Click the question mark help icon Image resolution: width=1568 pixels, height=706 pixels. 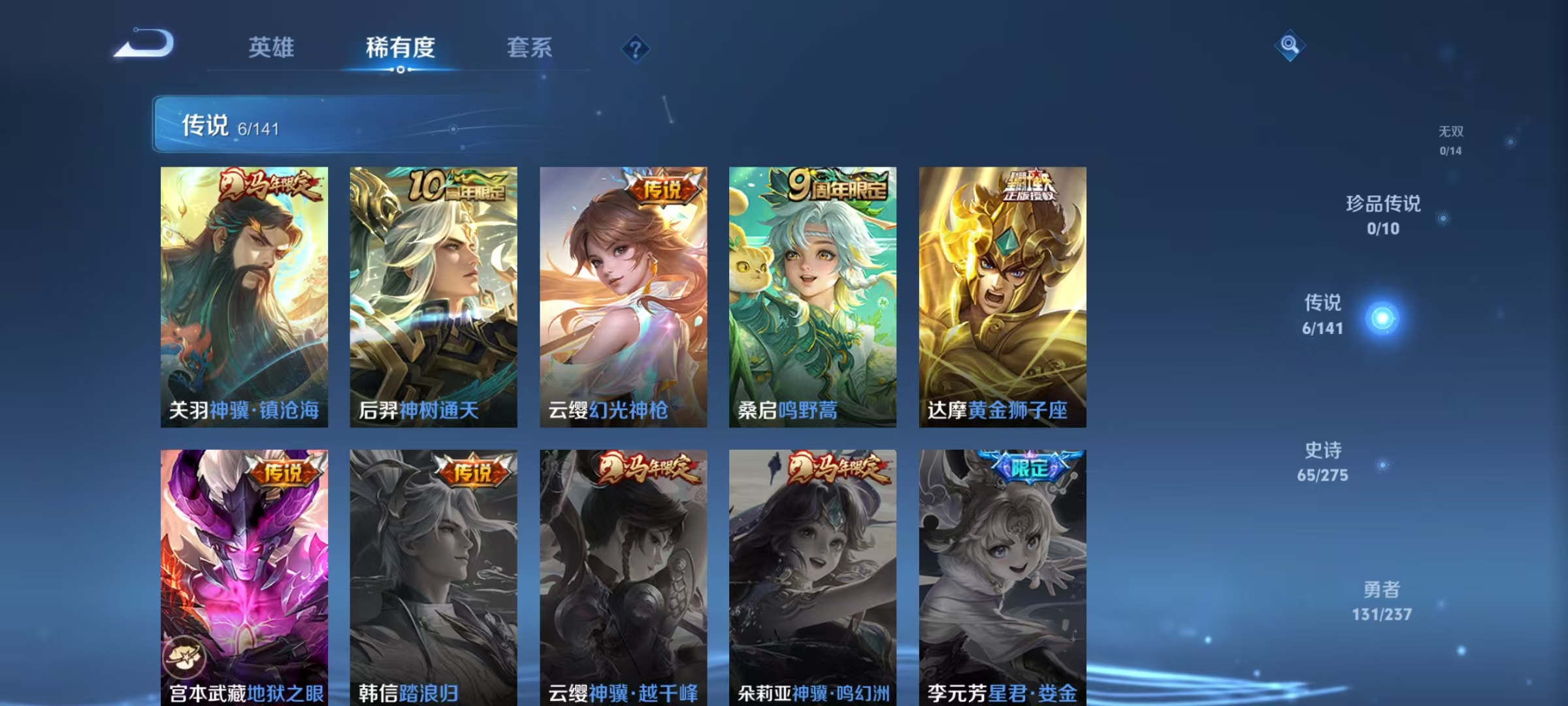634,48
